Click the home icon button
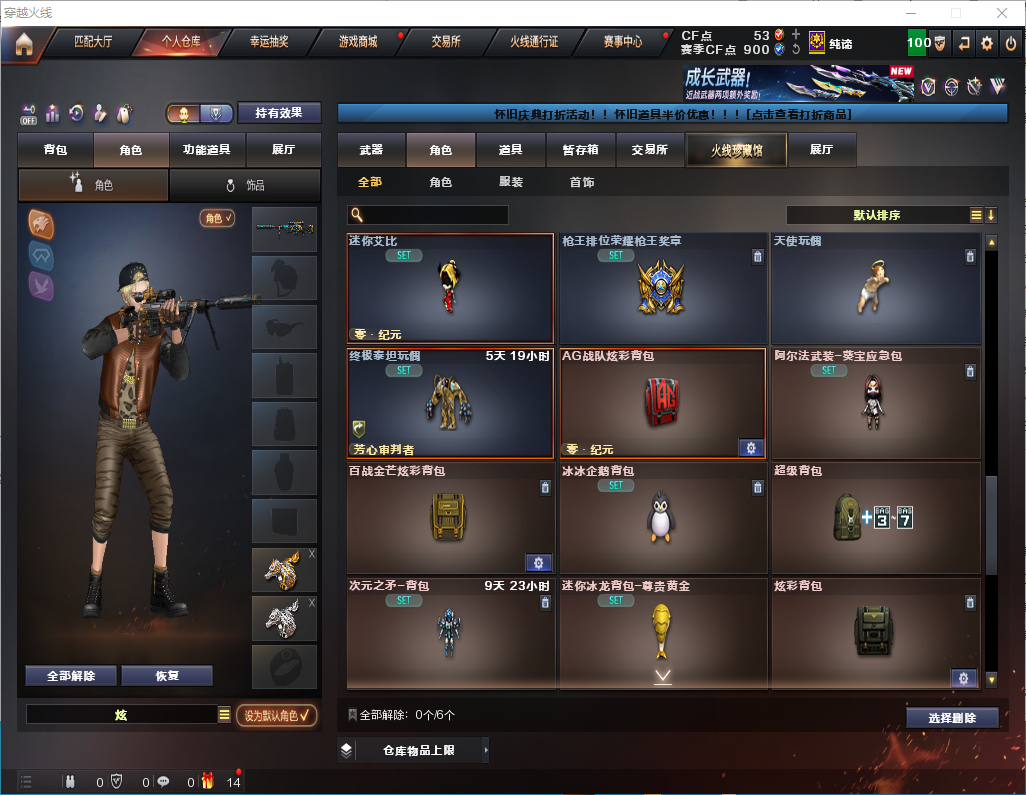This screenshot has width=1026, height=795. (x=24, y=44)
